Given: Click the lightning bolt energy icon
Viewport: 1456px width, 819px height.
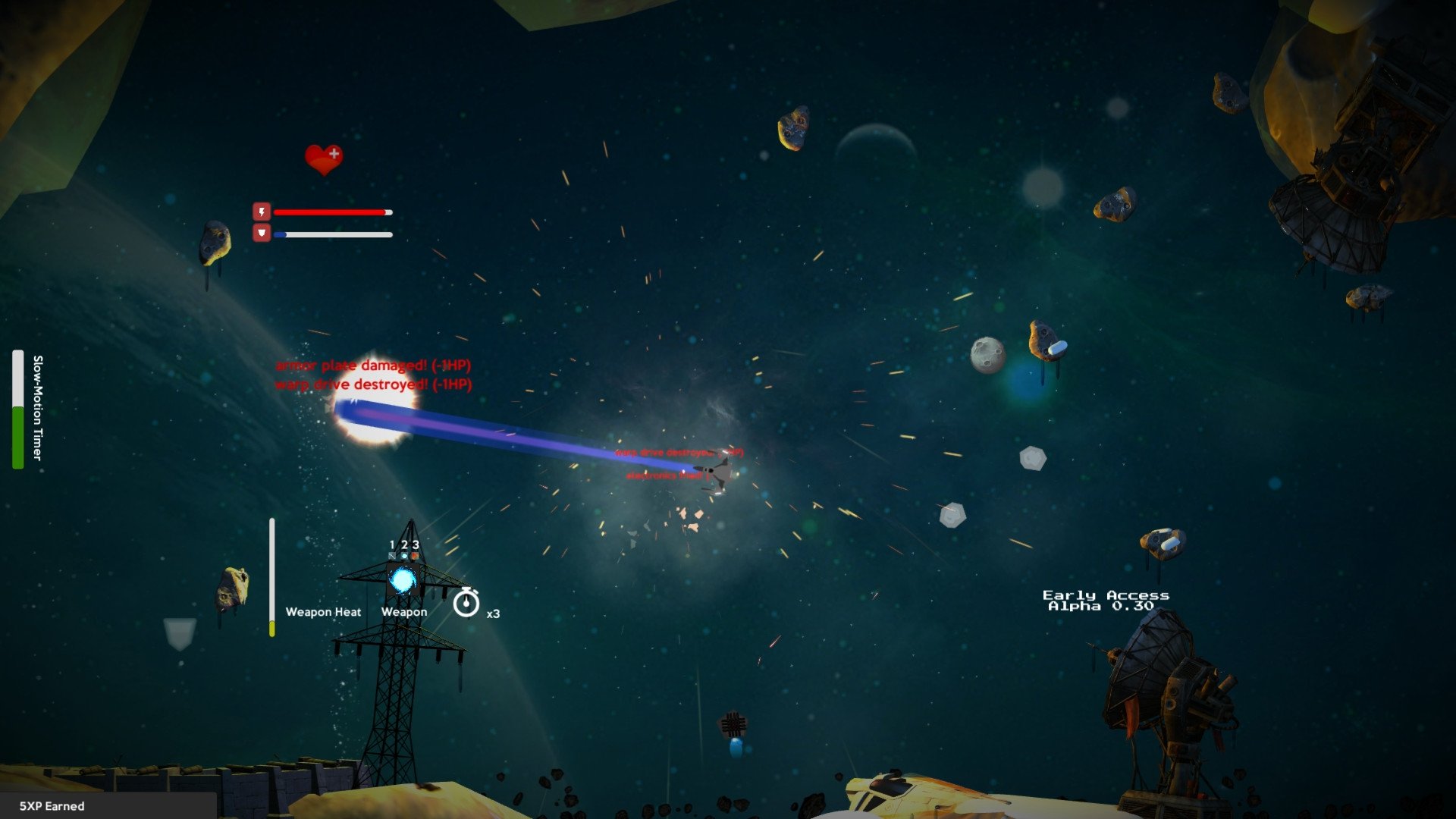Looking at the screenshot, I should pyautogui.click(x=262, y=212).
